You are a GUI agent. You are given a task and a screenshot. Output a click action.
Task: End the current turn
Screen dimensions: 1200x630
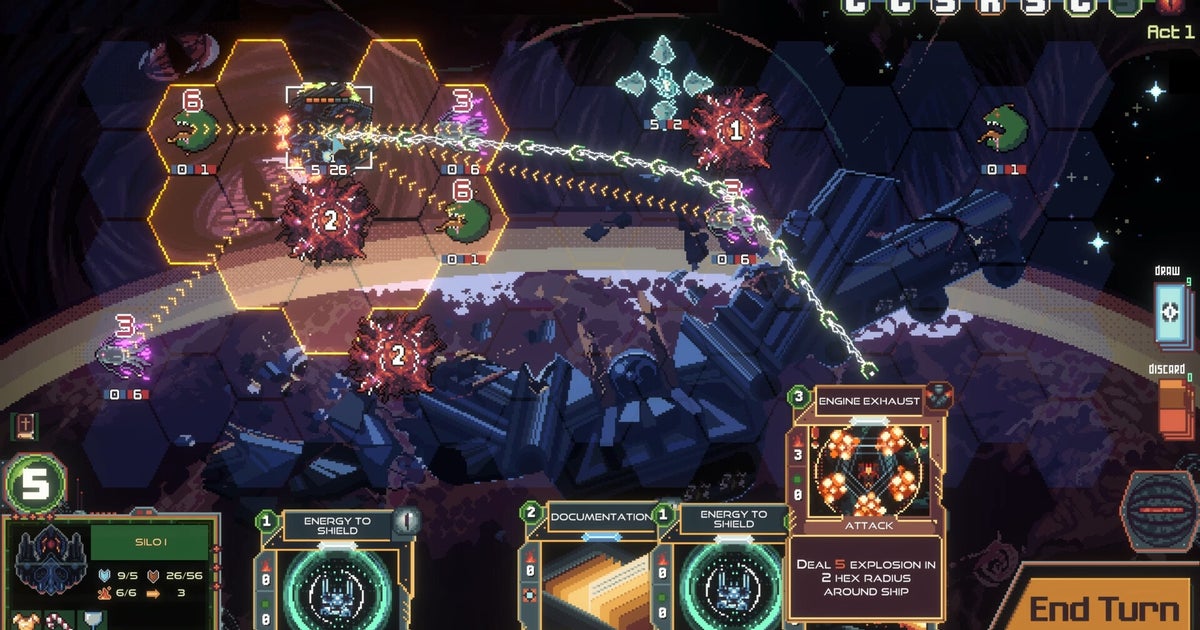[1103, 606]
